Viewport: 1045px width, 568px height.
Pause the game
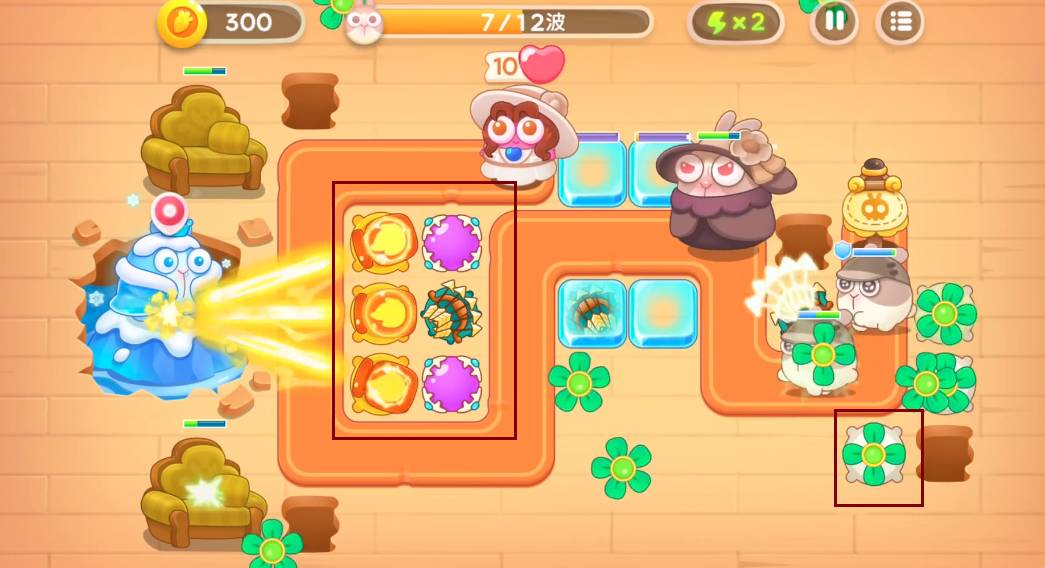tap(834, 22)
